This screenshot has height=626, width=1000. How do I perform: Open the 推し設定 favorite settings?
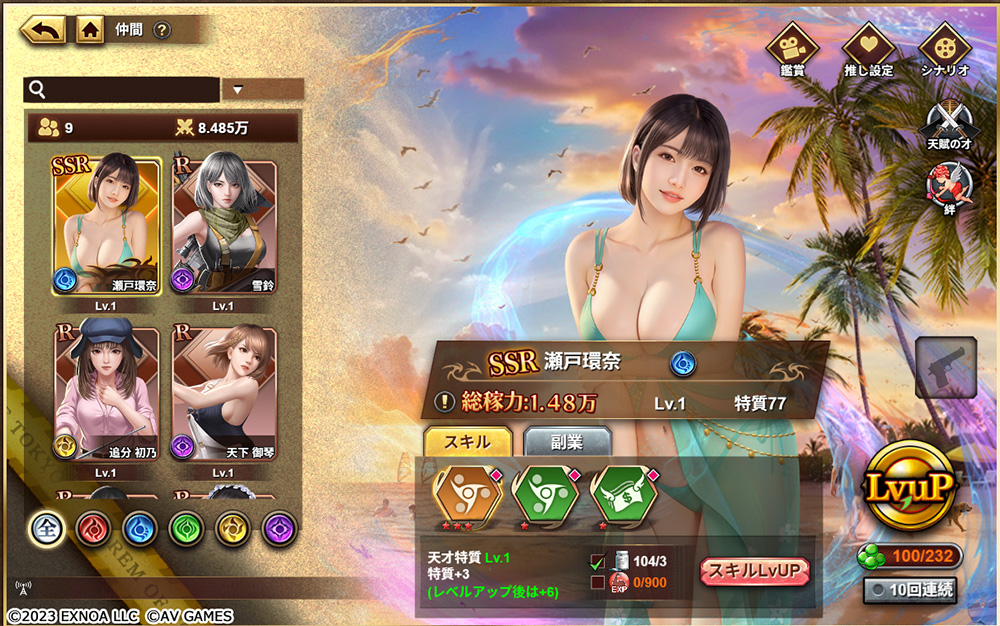pos(867,48)
